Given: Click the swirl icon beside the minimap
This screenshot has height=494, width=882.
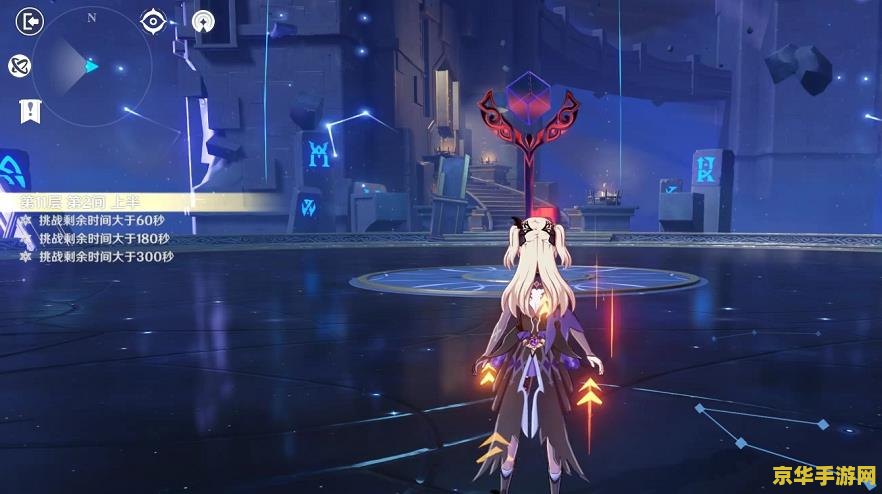Looking at the screenshot, I should coord(20,66).
